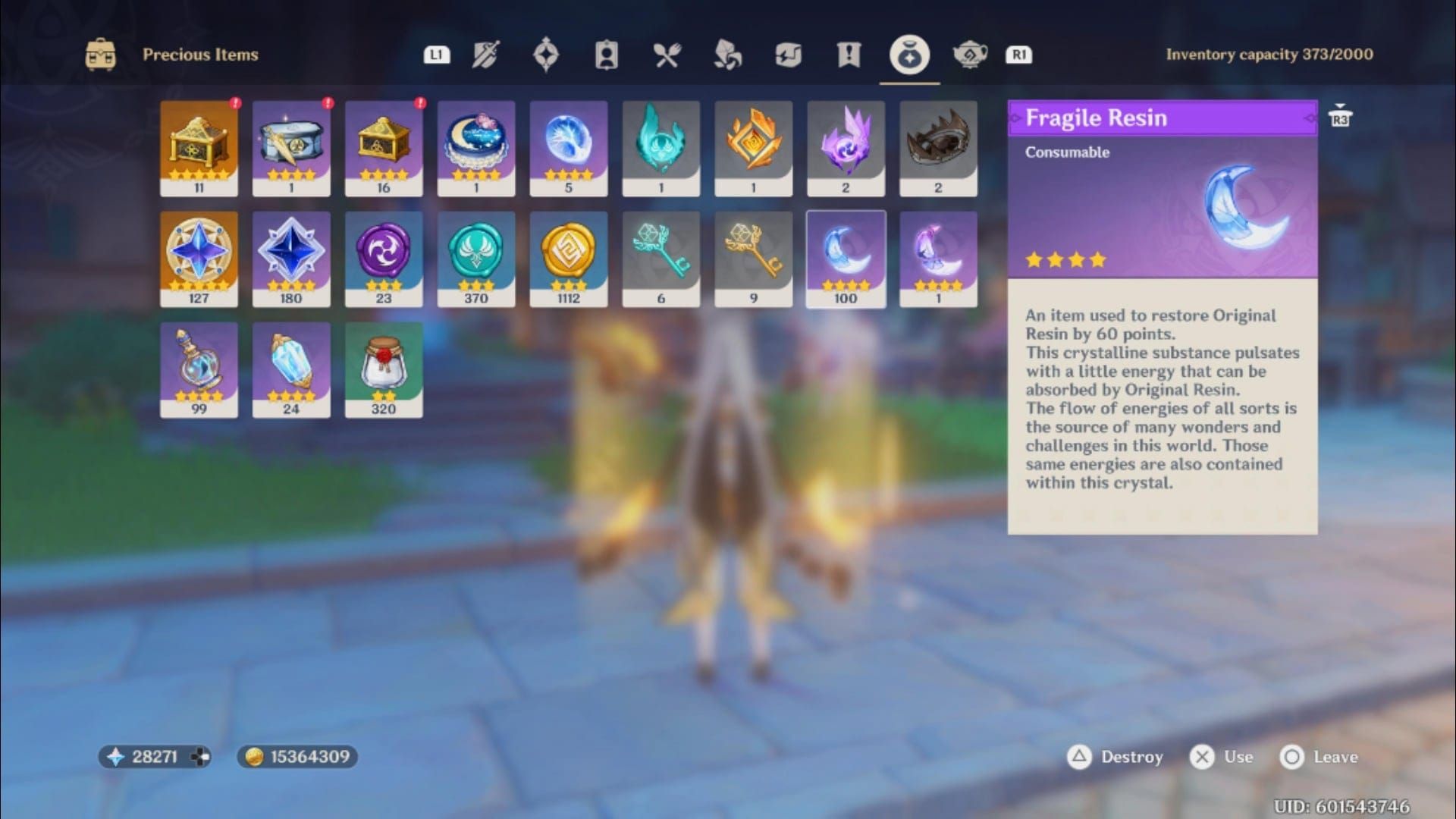1456x819 pixels.
Task: Open the Weapons inventory tab icon
Action: pos(485,54)
